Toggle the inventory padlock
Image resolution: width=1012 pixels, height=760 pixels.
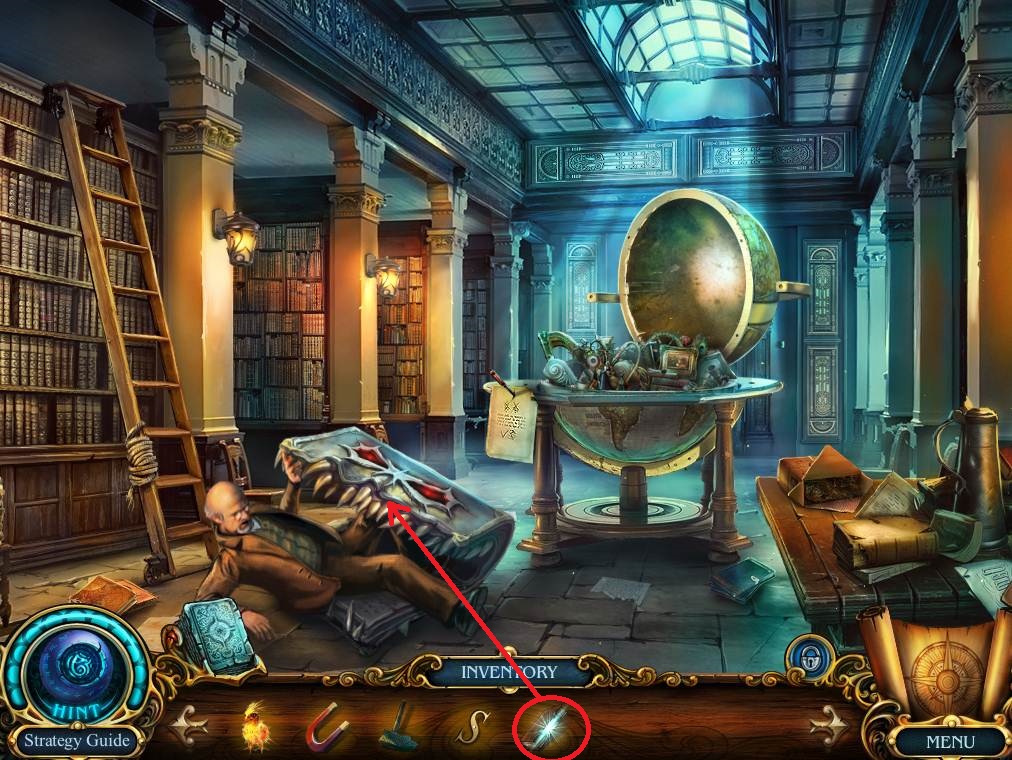(x=803, y=659)
